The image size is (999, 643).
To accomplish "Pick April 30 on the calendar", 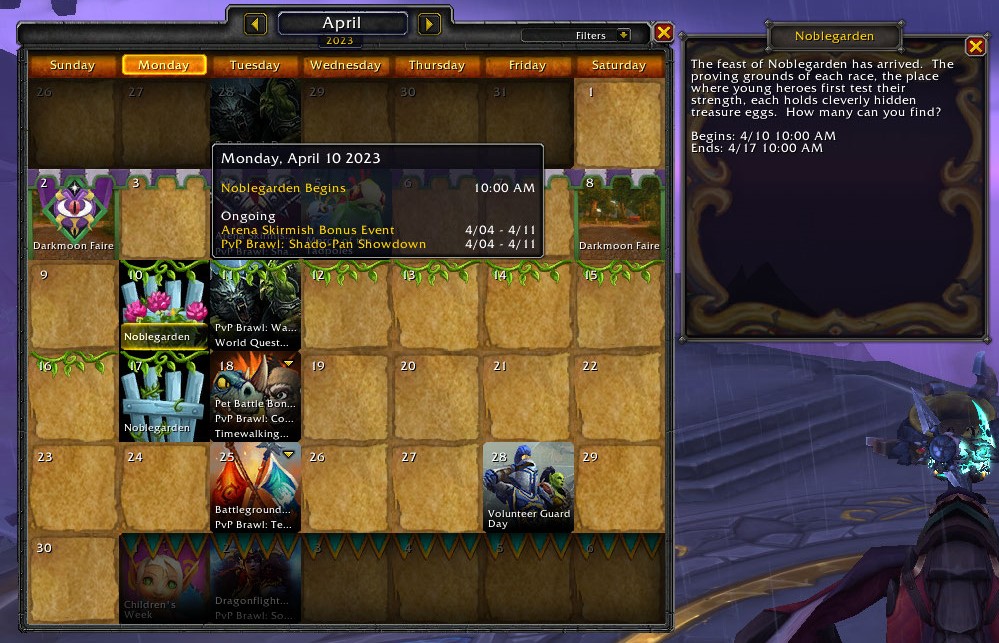I will click(x=73, y=578).
